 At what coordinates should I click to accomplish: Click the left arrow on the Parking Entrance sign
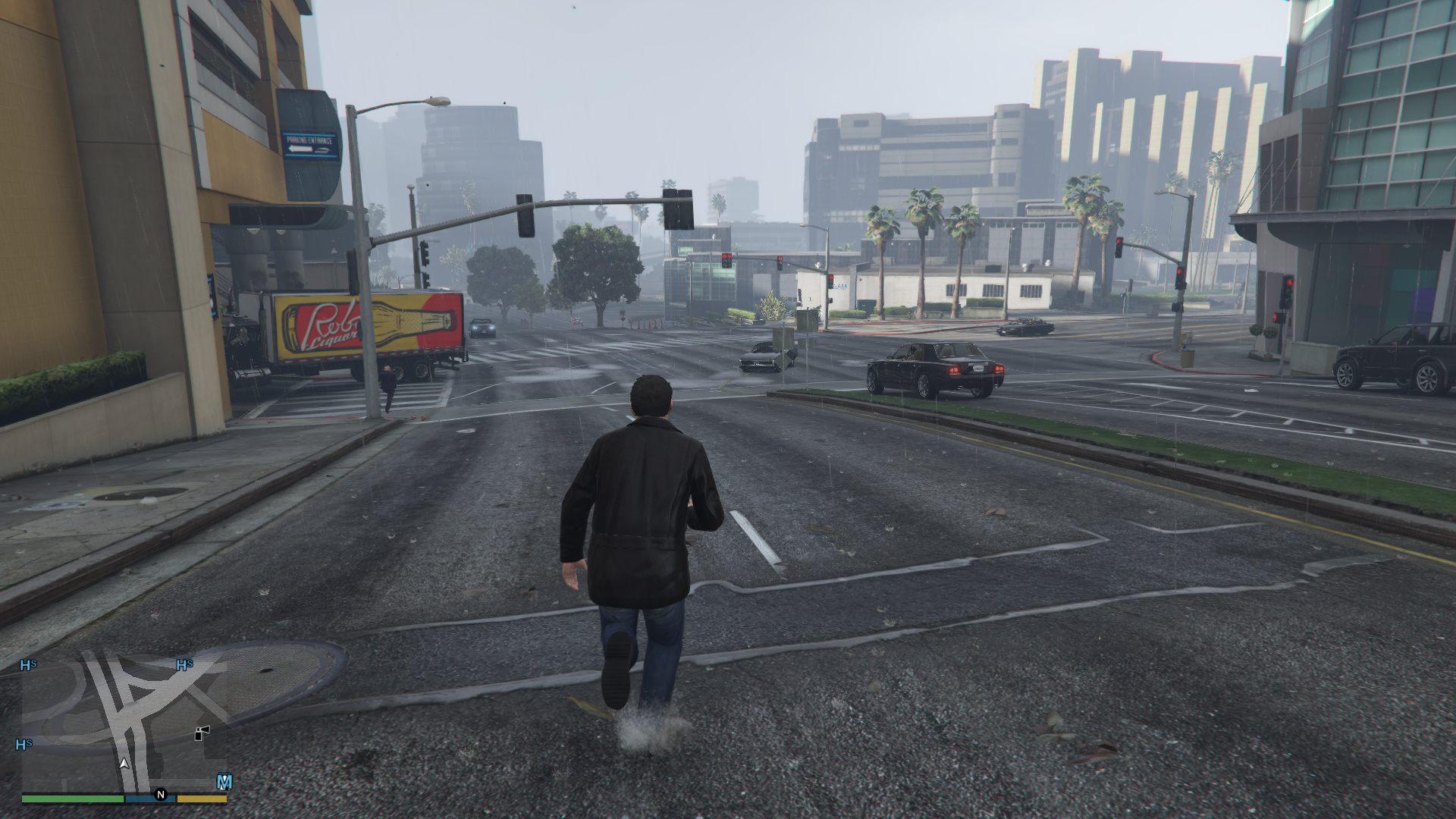(x=300, y=149)
